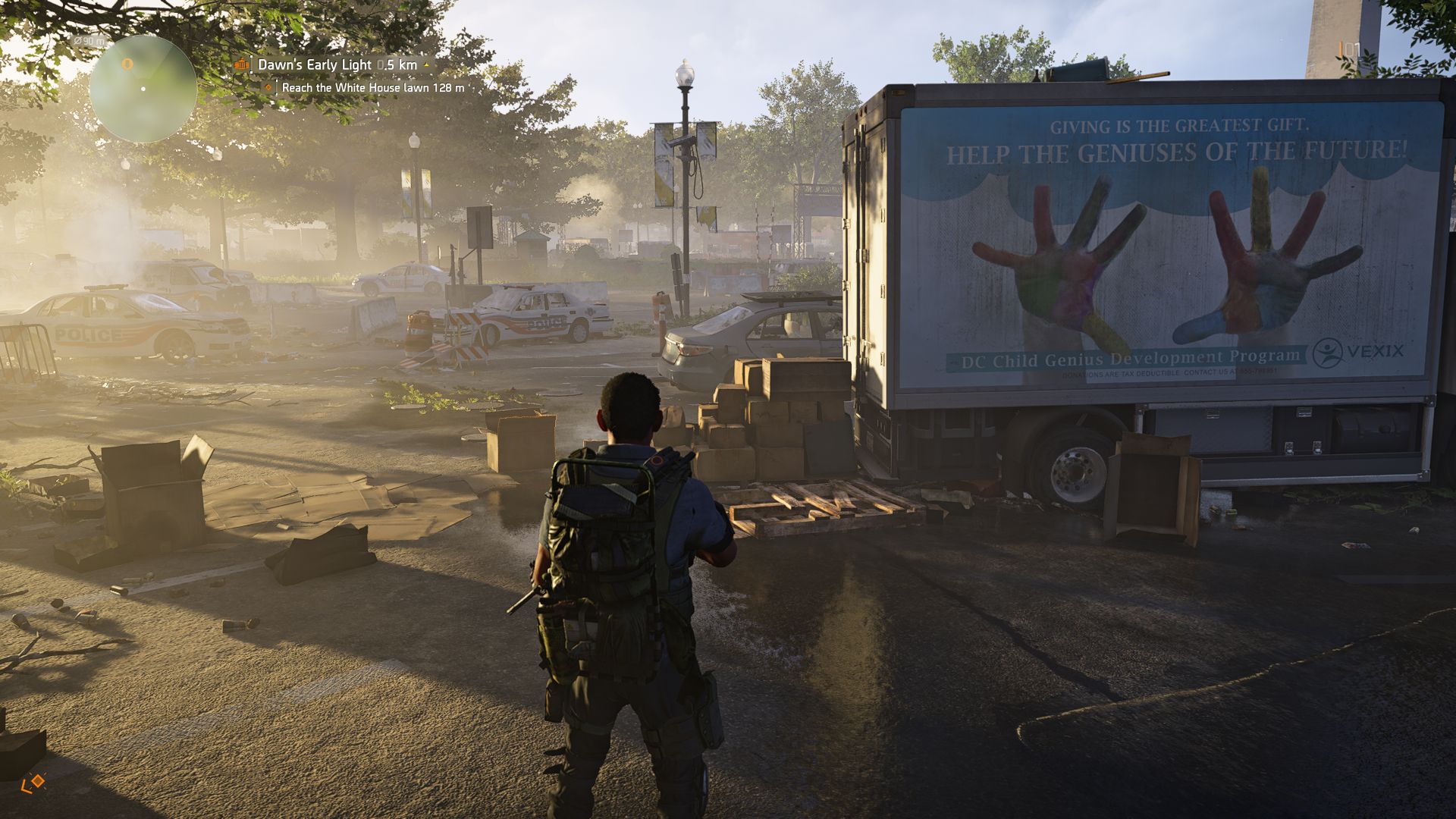The image size is (1456, 819).
Task: Open the circular minimap
Action: (x=143, y=89)
